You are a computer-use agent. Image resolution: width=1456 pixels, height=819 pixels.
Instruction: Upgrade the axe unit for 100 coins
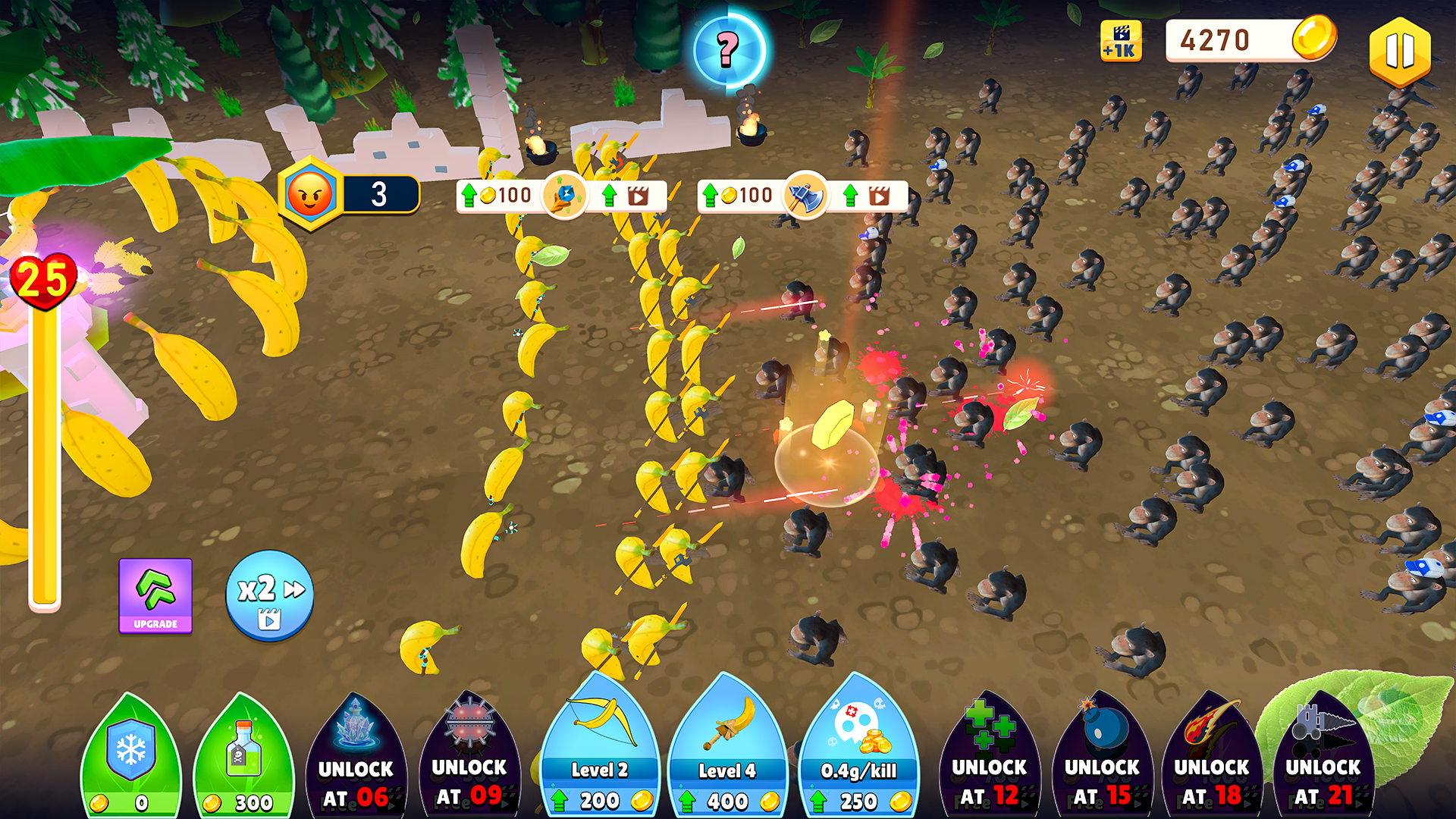coord(739,196)
